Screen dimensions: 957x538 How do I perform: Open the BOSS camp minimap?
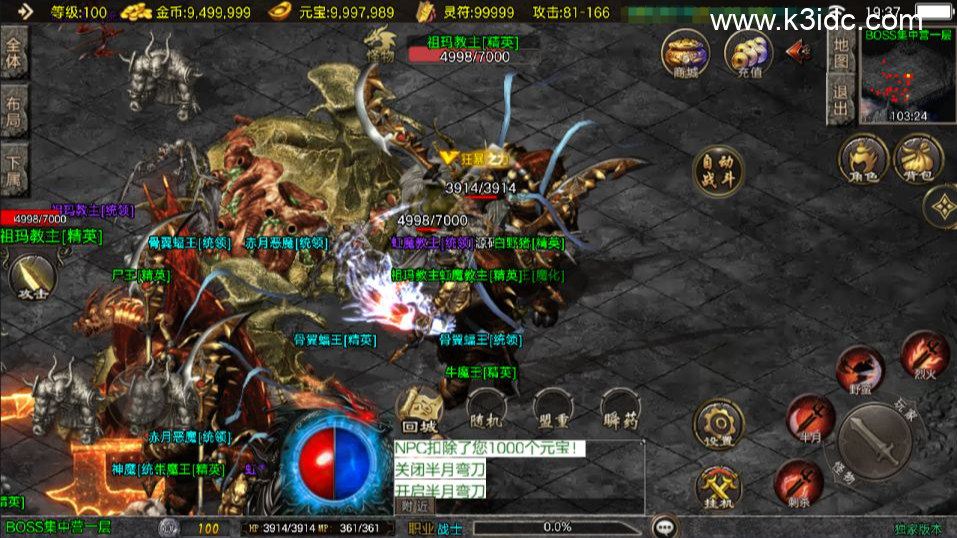click(908, 75)
